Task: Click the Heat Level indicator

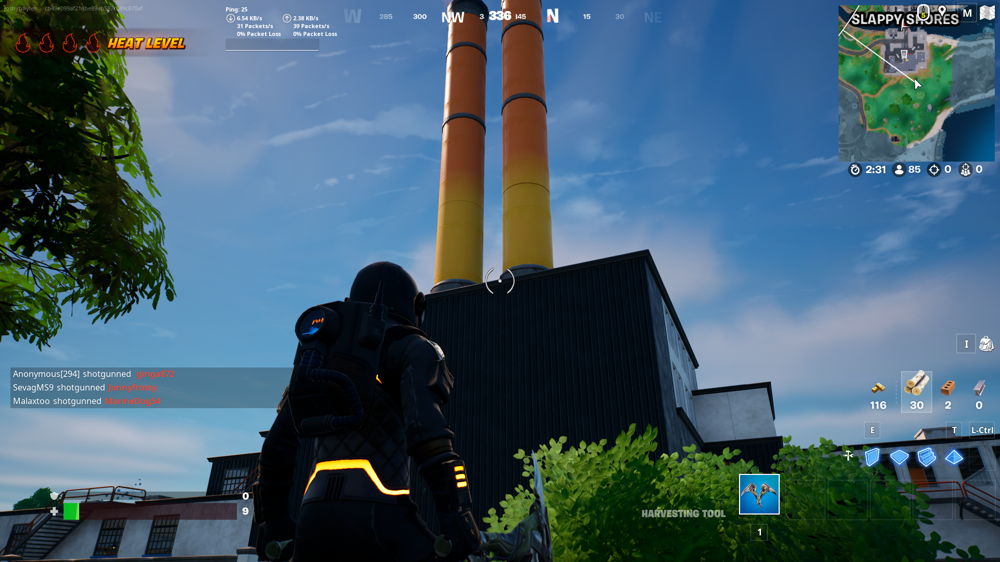Action: pos(100,43)
